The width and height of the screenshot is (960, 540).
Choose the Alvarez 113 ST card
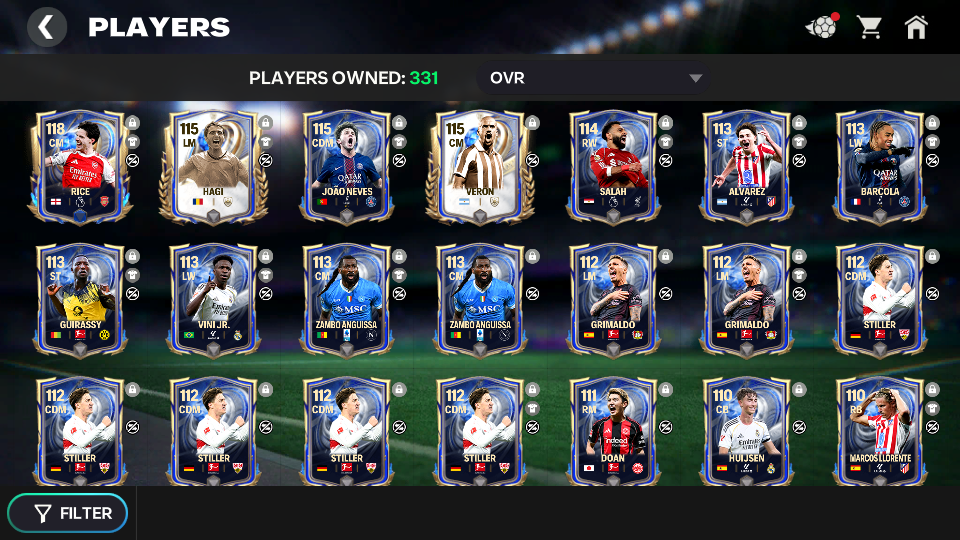[746, 165]
